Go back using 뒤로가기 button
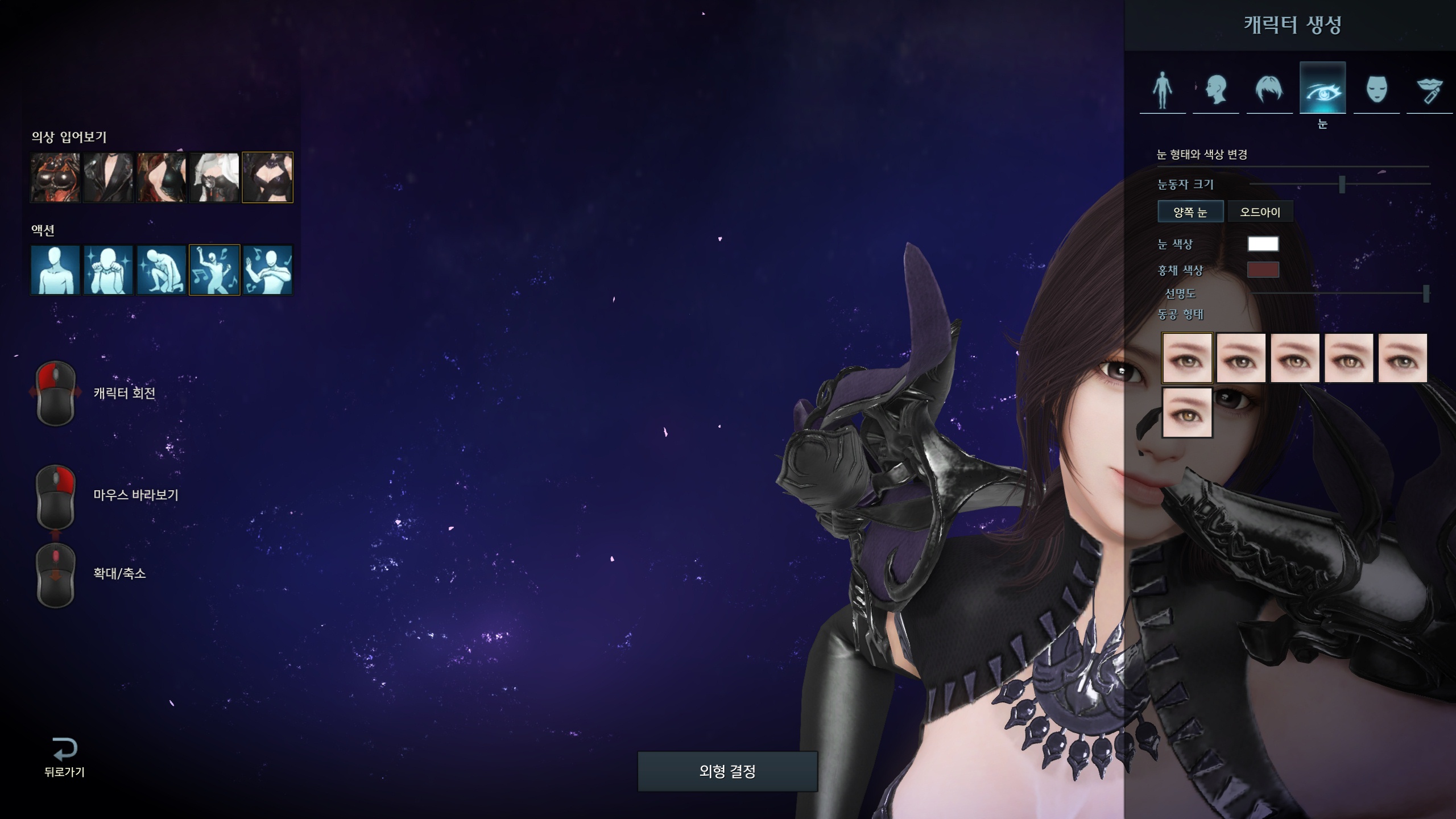Viewport: 1456px width, 819px height. pos(64,757)
